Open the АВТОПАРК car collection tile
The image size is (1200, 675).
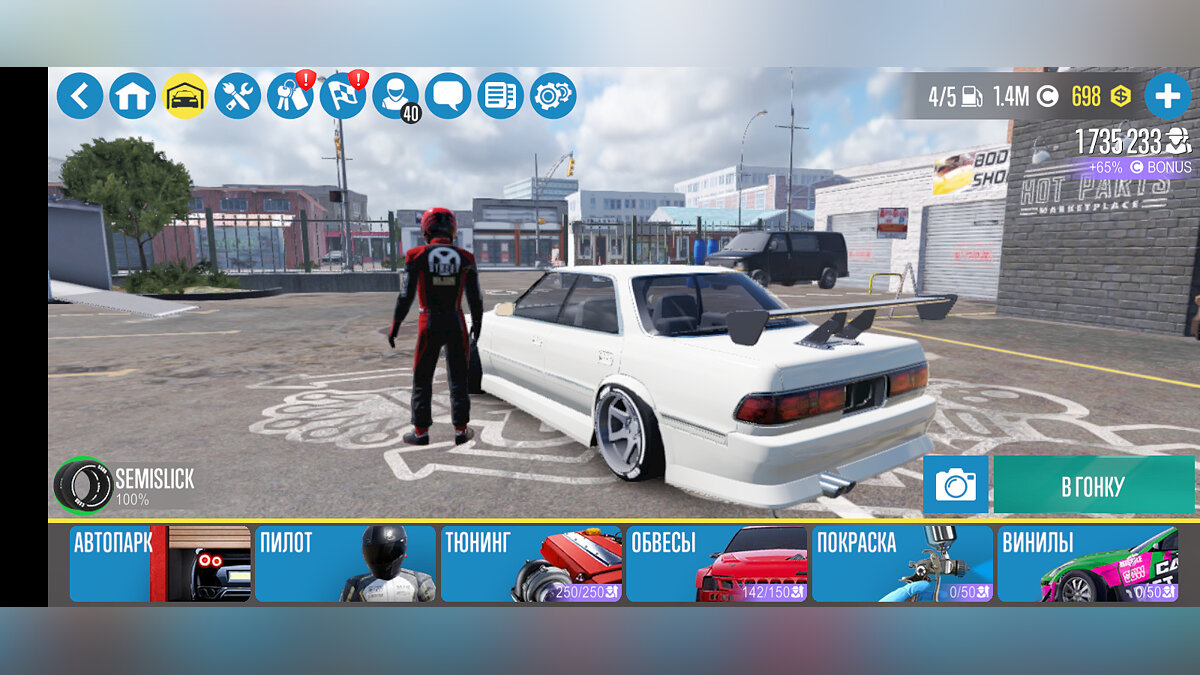tap(160, 564)
